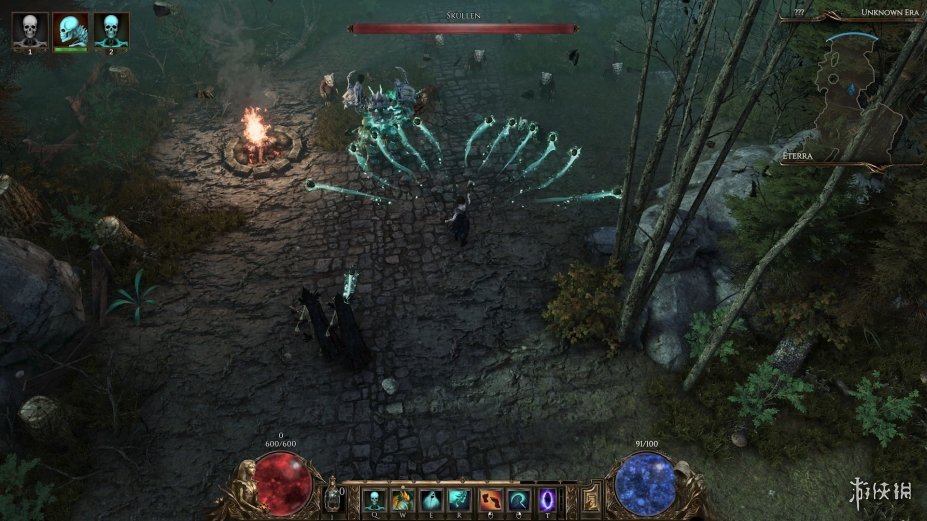
Task: Trigger the teal spectral skull skill
Action: (x=460, y=499)
